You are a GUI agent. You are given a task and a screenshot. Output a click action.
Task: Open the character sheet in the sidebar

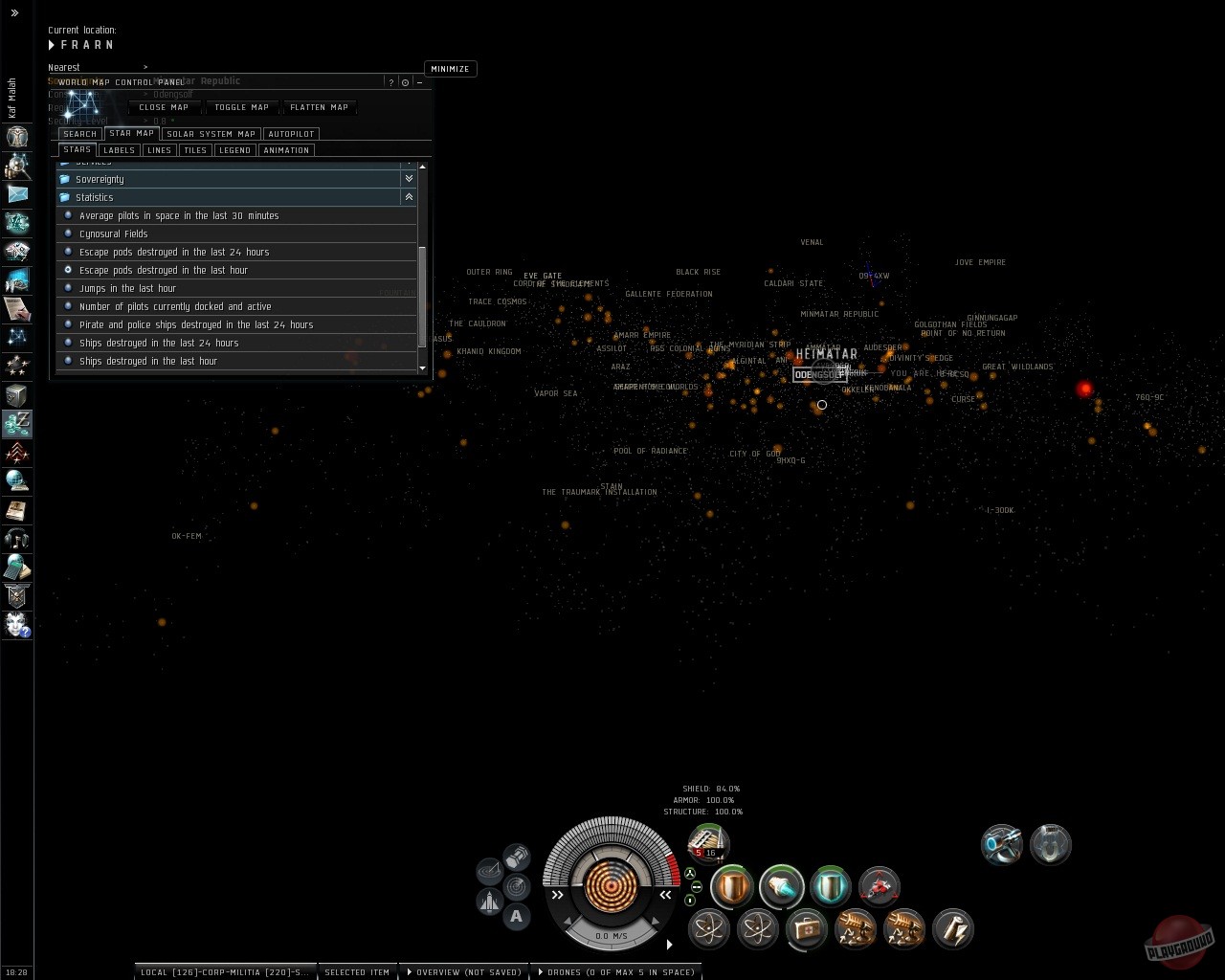pos(17,138)
